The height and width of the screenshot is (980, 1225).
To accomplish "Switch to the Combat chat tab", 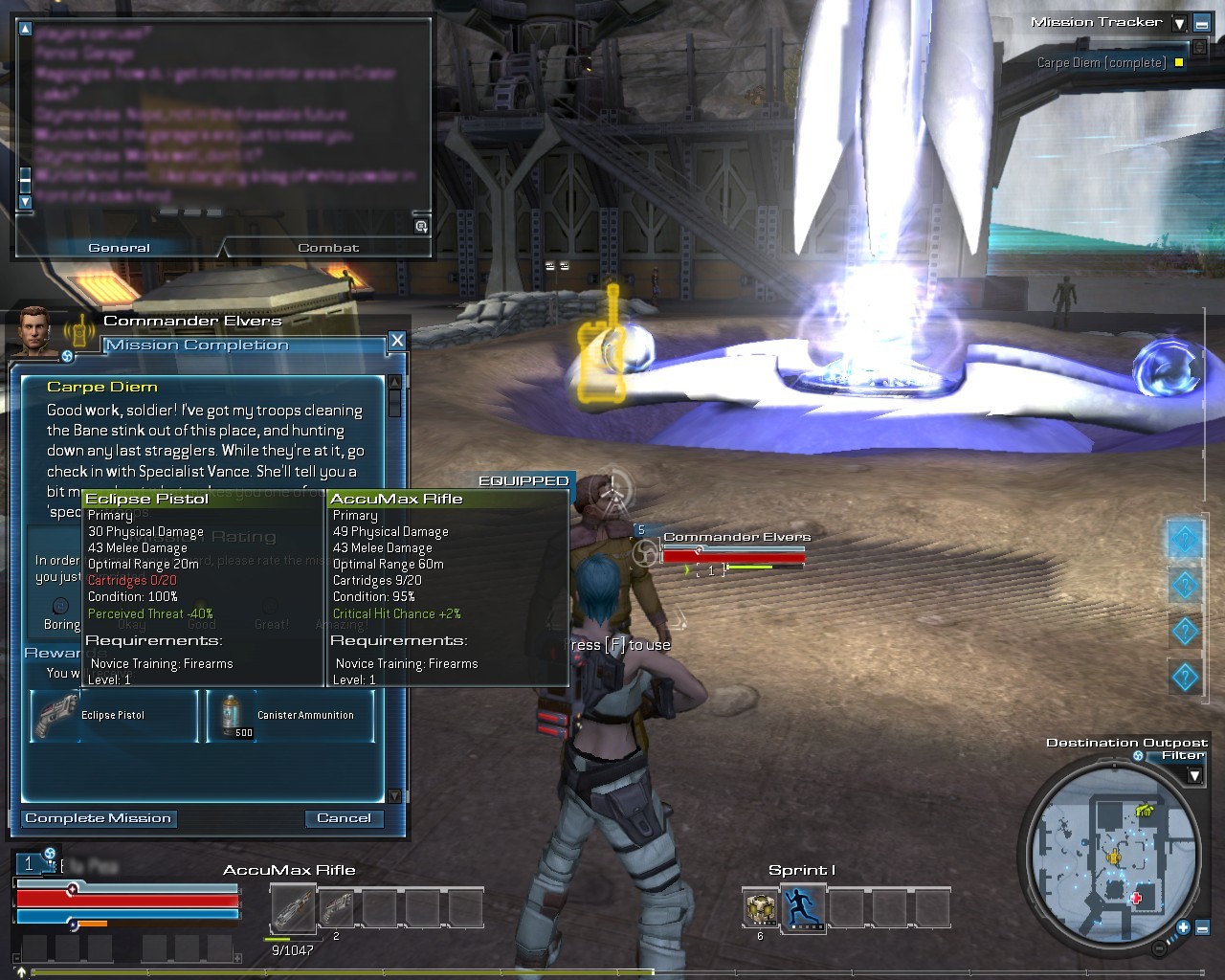I will [328, 248].
